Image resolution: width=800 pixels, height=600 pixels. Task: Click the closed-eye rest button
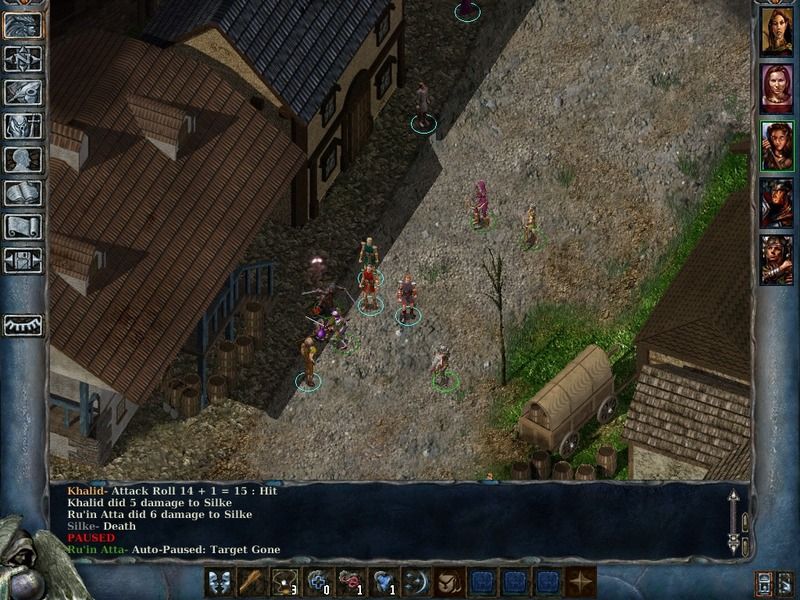(22, 325)
